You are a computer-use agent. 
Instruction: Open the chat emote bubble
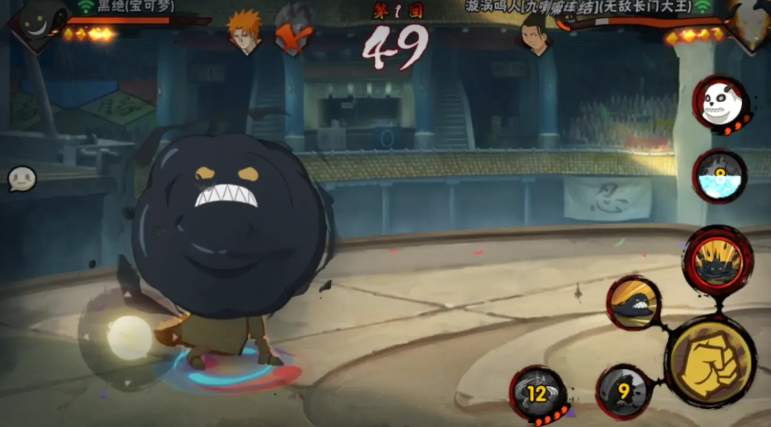tap(22, 179)
